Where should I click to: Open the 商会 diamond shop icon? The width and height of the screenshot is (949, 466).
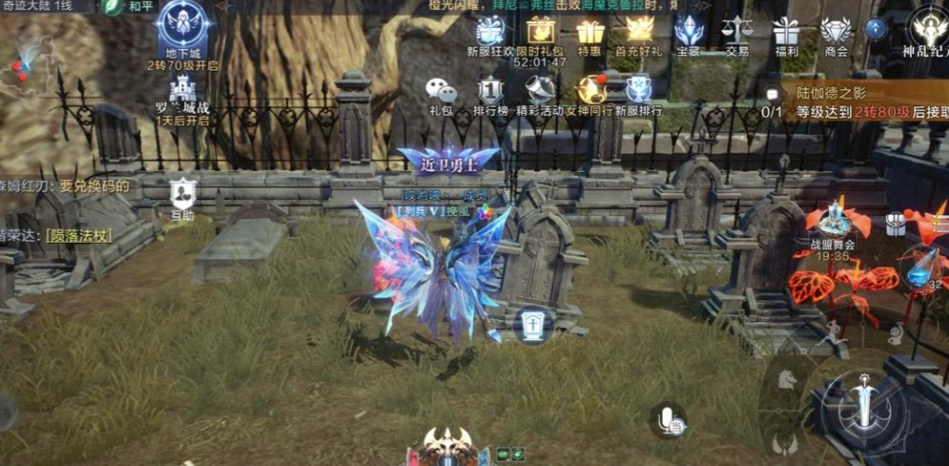836,32
